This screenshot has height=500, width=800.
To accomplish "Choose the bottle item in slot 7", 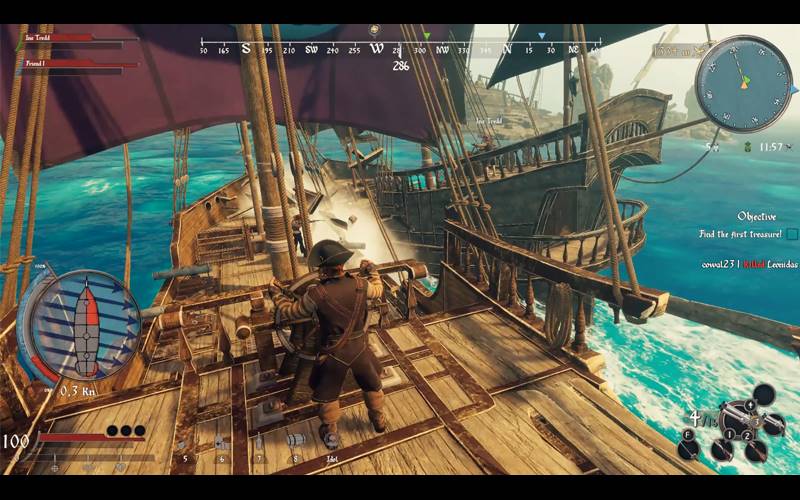I will click(258, 443).
